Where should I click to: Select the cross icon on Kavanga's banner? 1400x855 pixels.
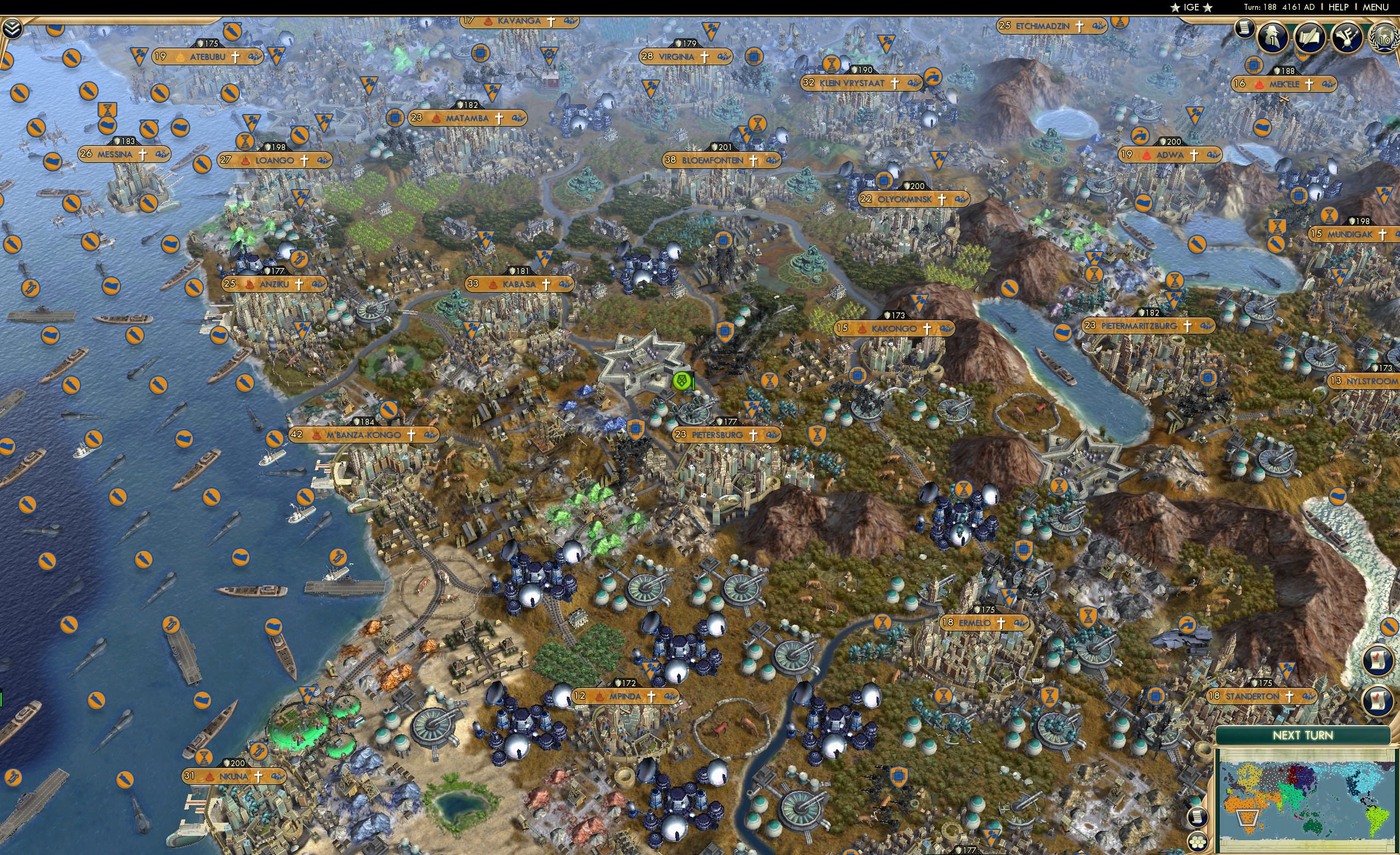[x=550, y=20]
